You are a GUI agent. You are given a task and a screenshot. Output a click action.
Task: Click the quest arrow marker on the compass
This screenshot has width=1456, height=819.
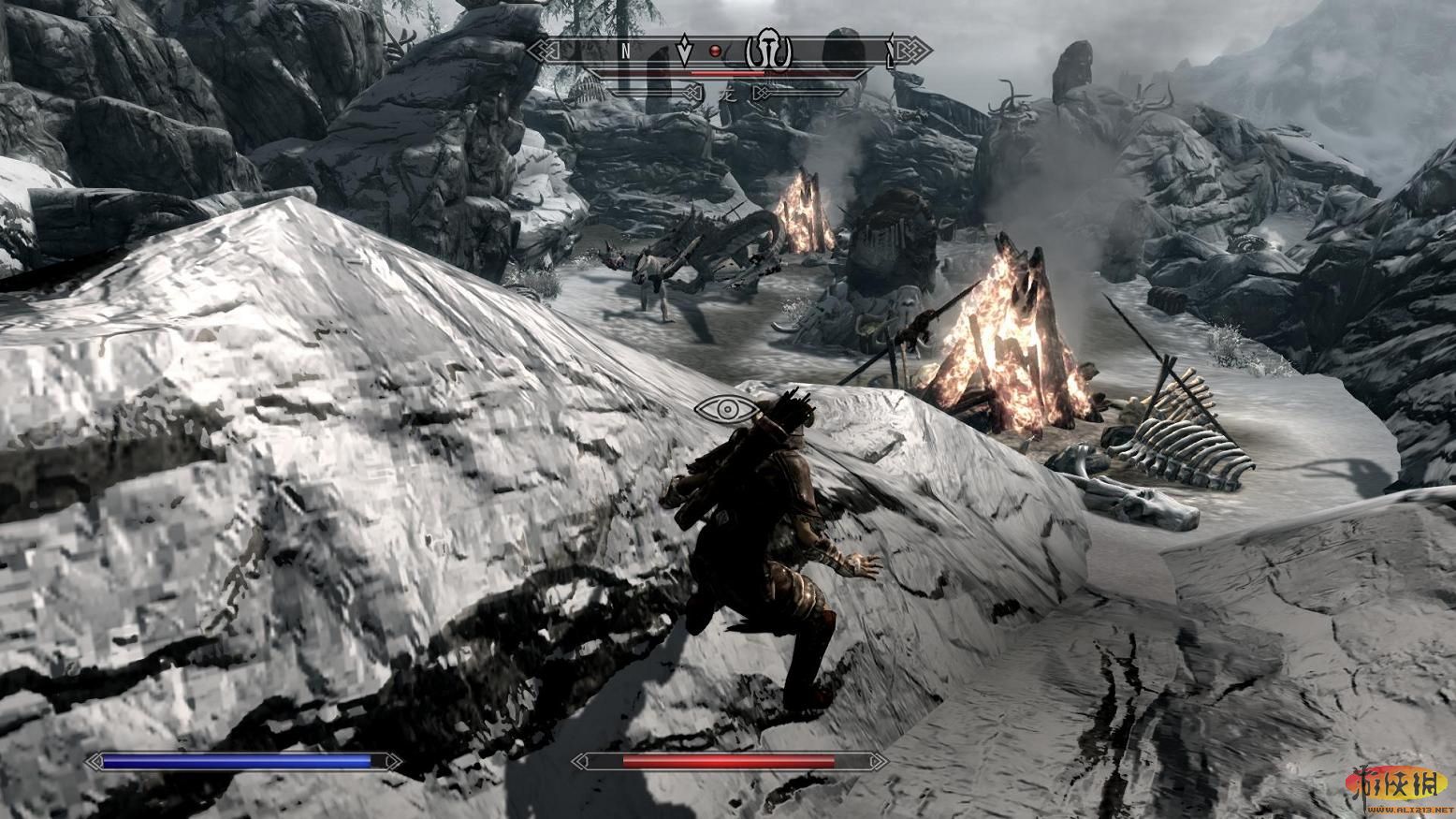[x=684, y=51]
